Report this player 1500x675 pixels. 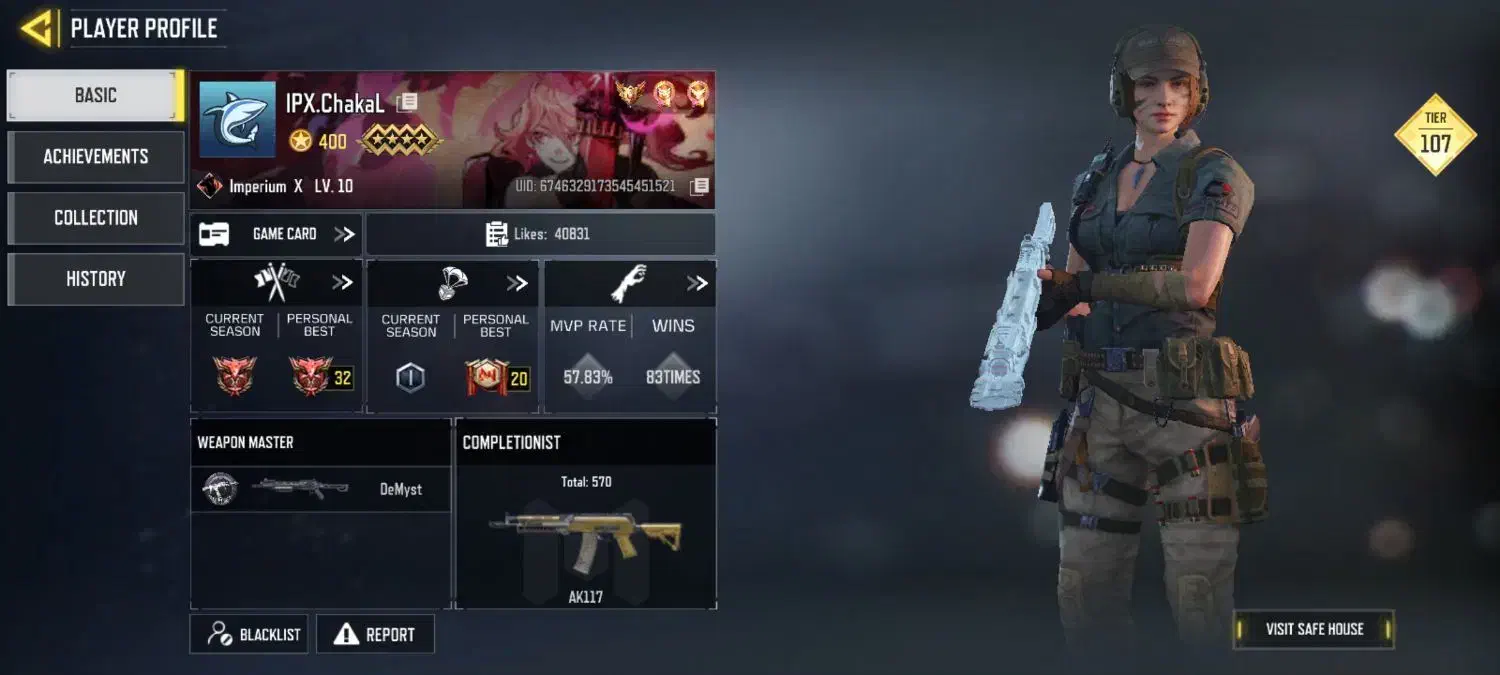tap(375, 634)
